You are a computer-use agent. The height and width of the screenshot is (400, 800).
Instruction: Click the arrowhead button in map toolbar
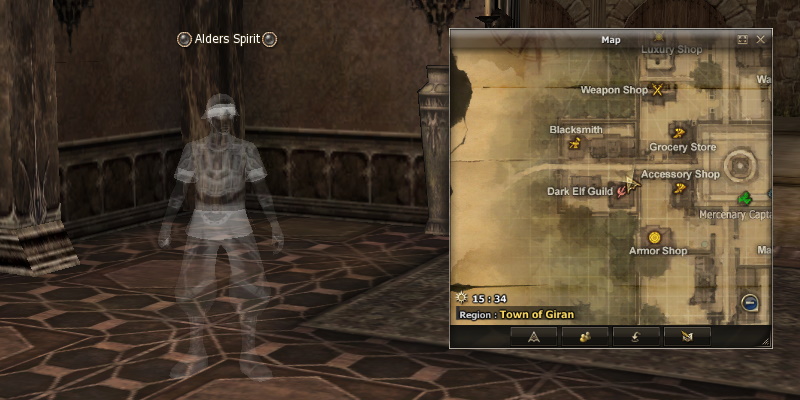pyautogui.click(x=533, y=336)
